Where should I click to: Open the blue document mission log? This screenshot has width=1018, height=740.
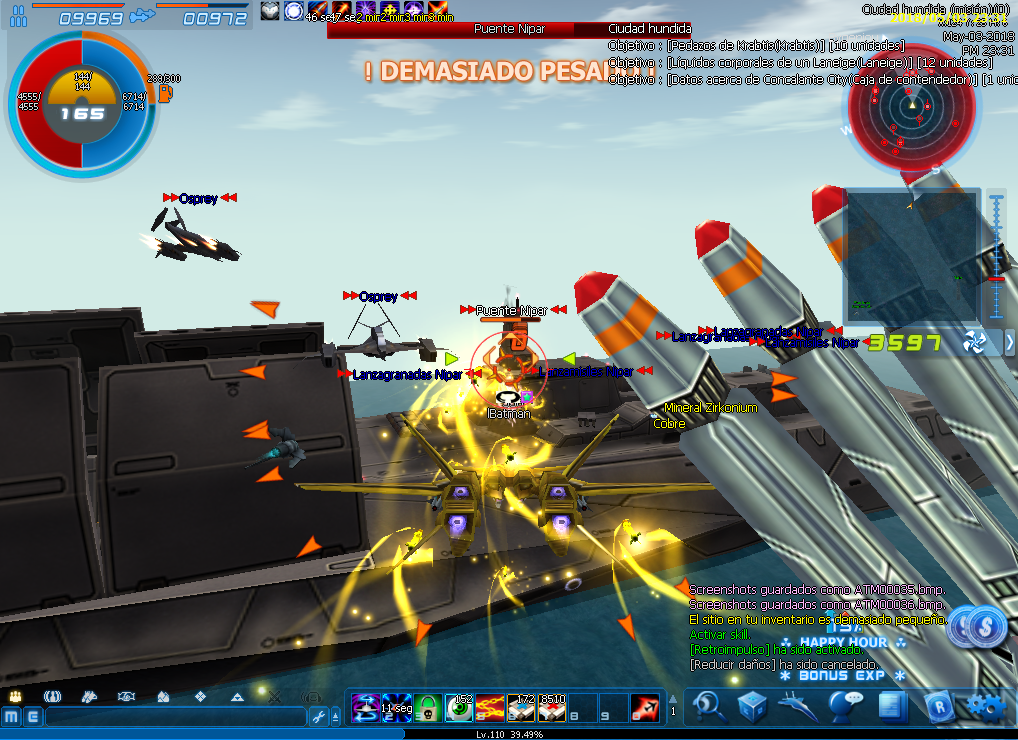(x=888, y=706)
